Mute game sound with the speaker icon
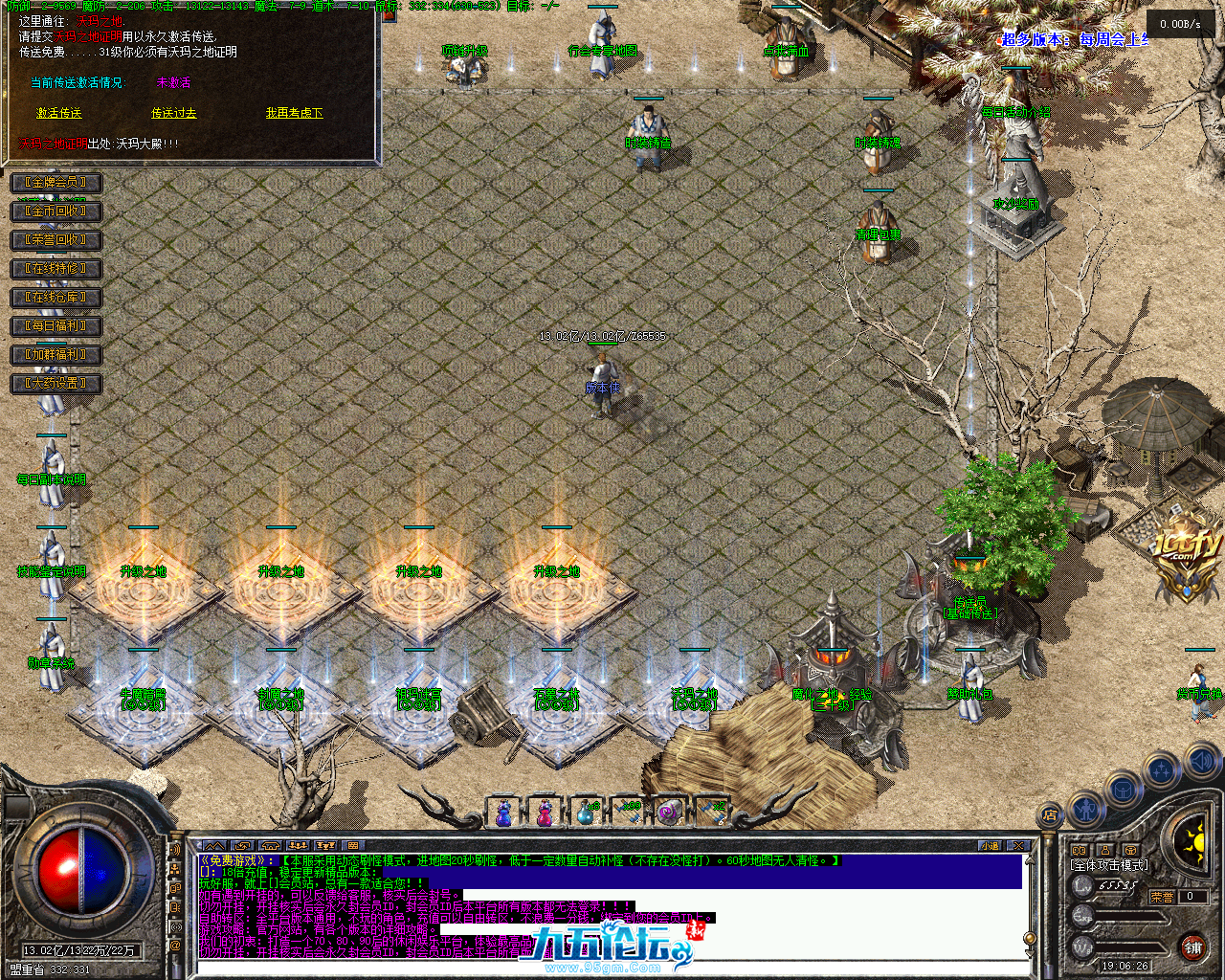Image resolution: width=1225 pixels, height=980 pixels. point(1200,761)
